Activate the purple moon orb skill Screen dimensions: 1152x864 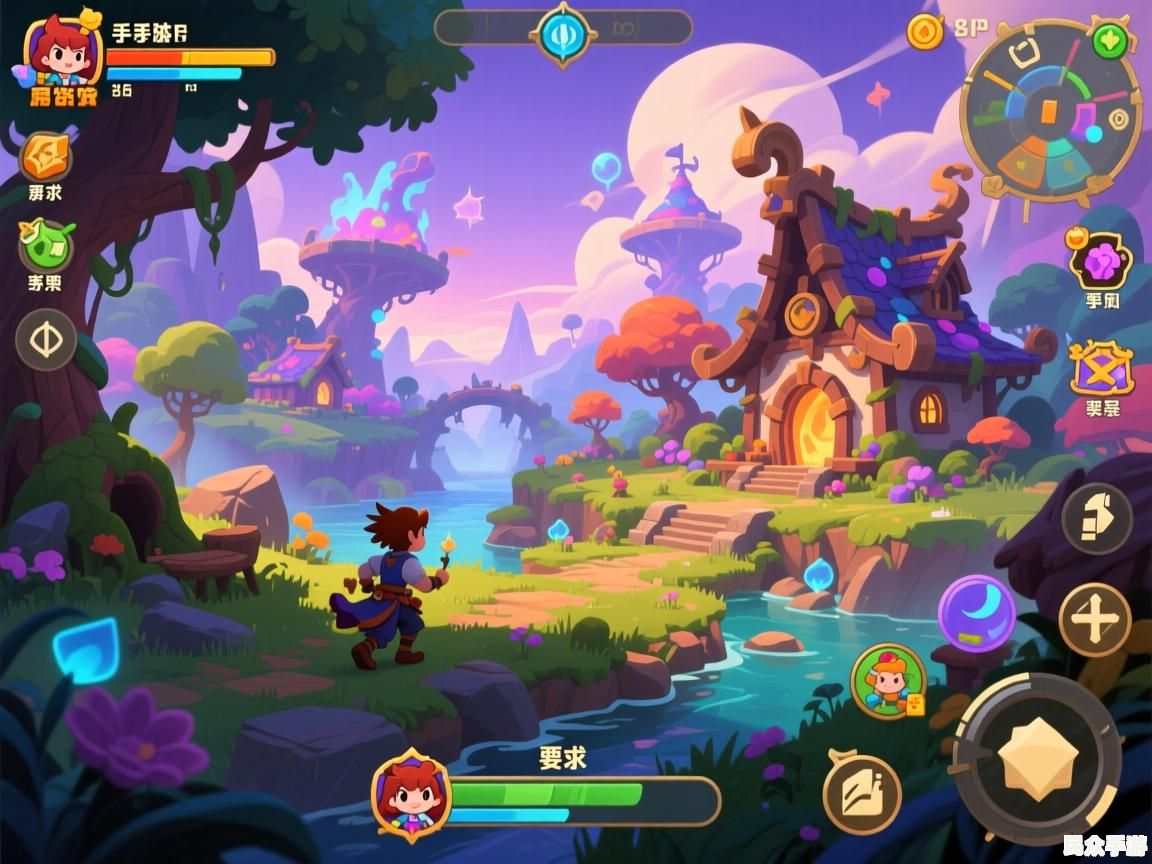pos(976,612)
